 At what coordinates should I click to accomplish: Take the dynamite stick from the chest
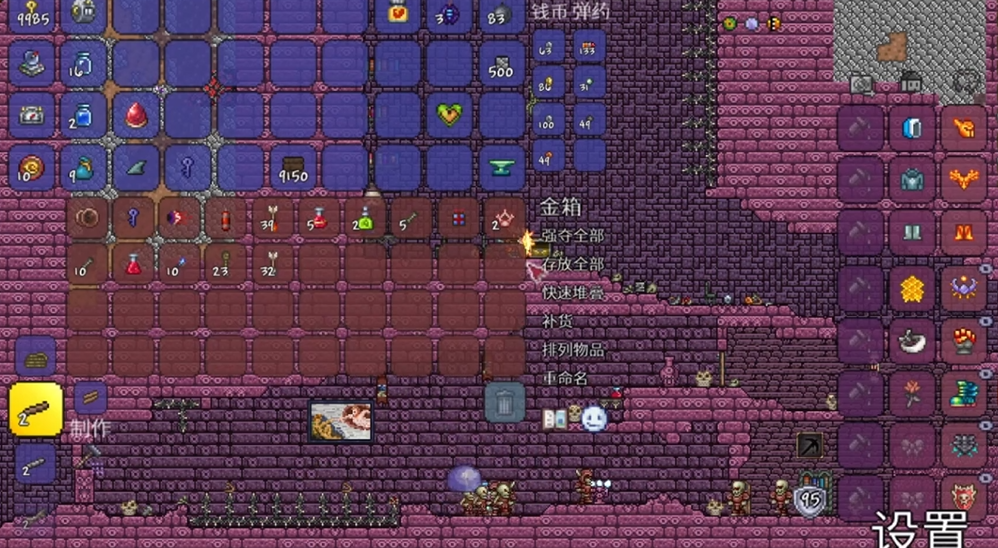pos(225,219)
